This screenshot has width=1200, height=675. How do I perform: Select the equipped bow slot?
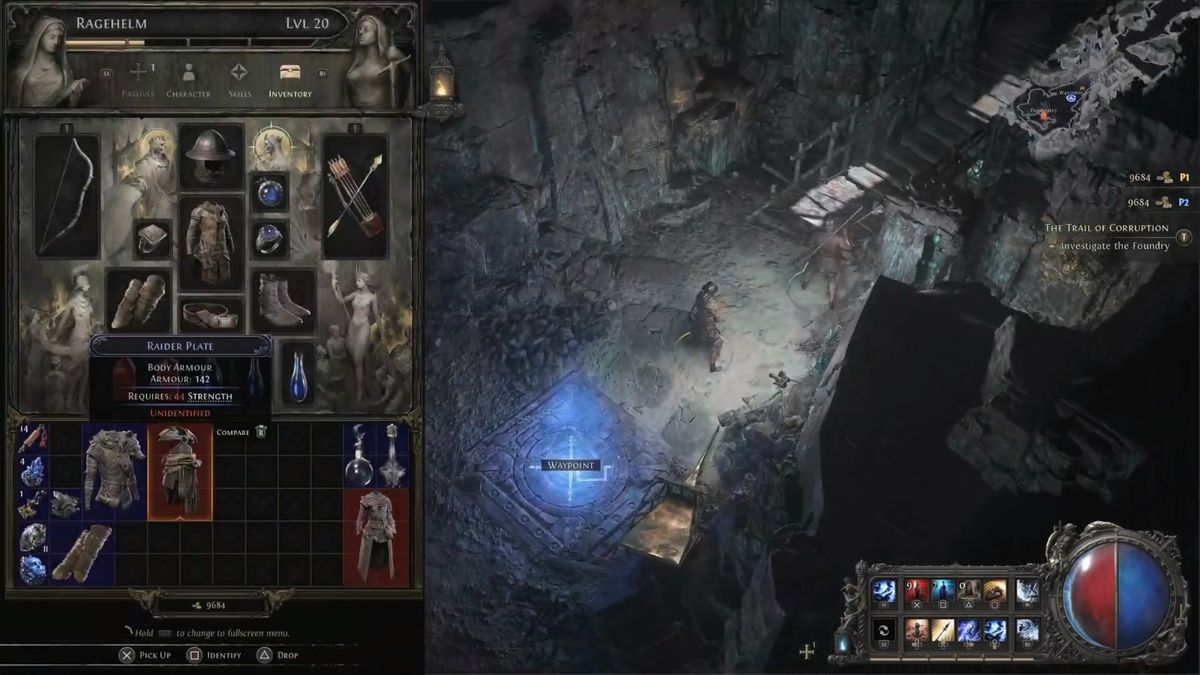tap(67, 196)
